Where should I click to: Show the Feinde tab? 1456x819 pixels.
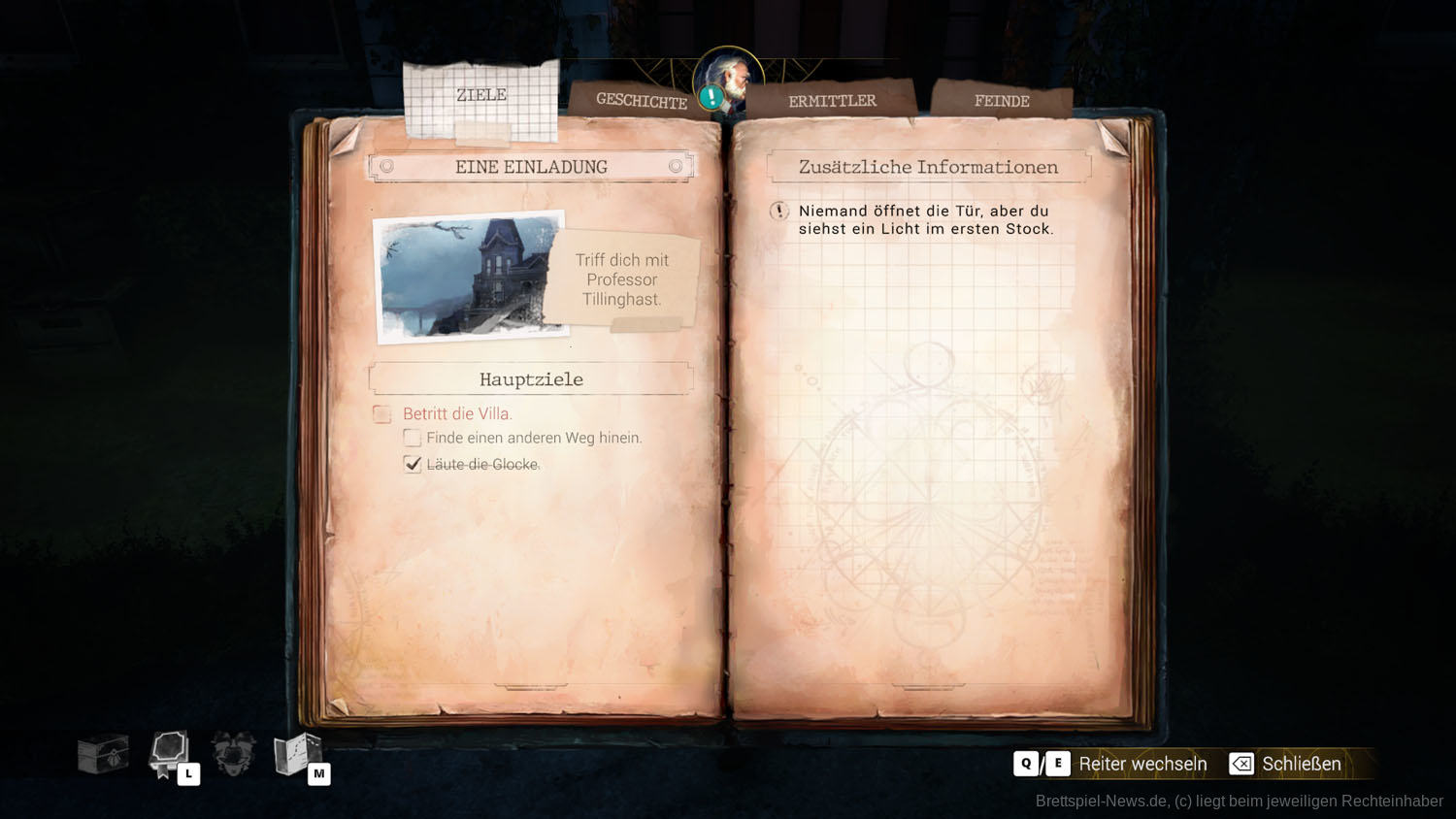[x=1002, y=101]
